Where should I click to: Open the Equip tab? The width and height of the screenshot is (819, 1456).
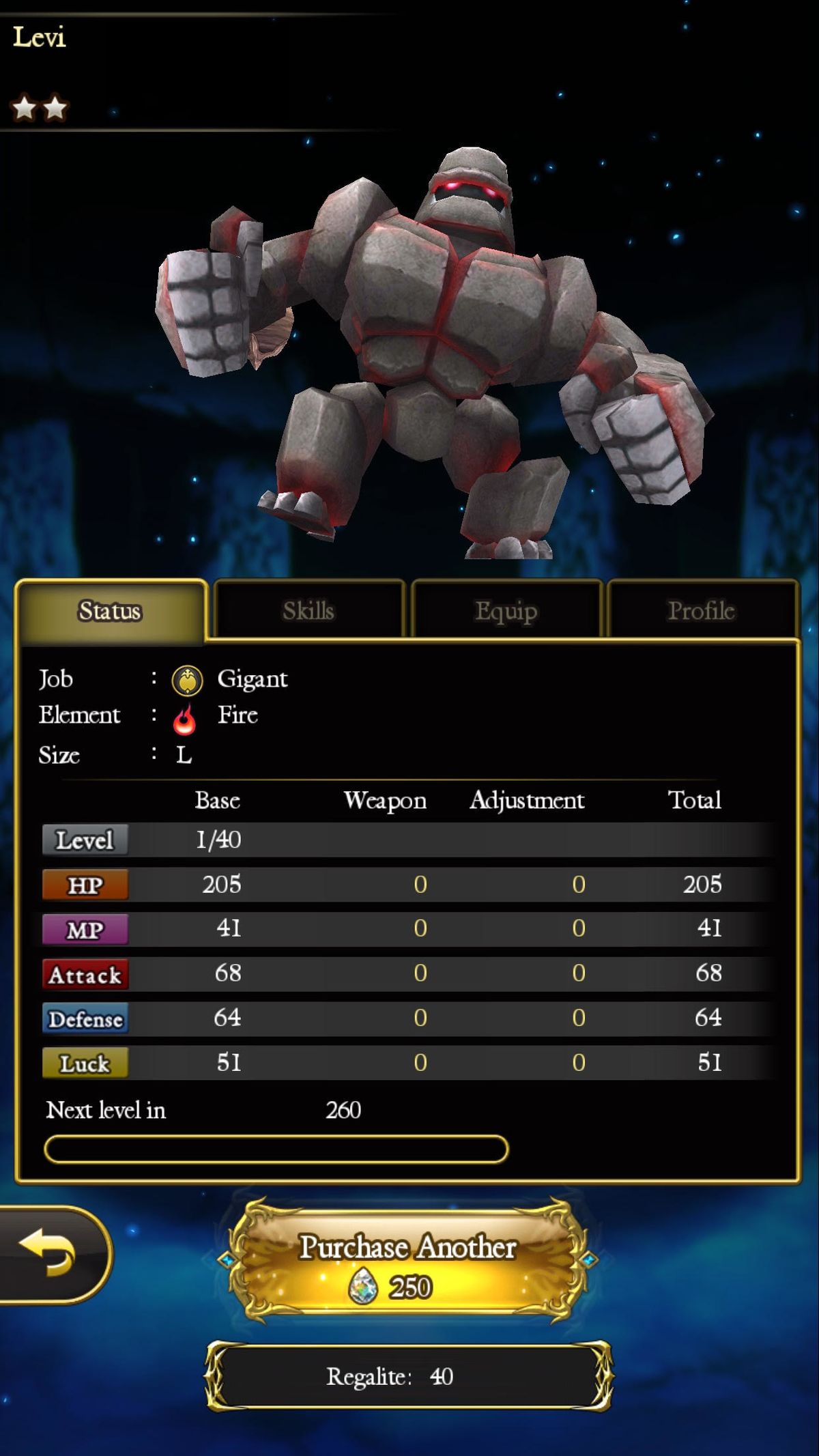(506, 610)
